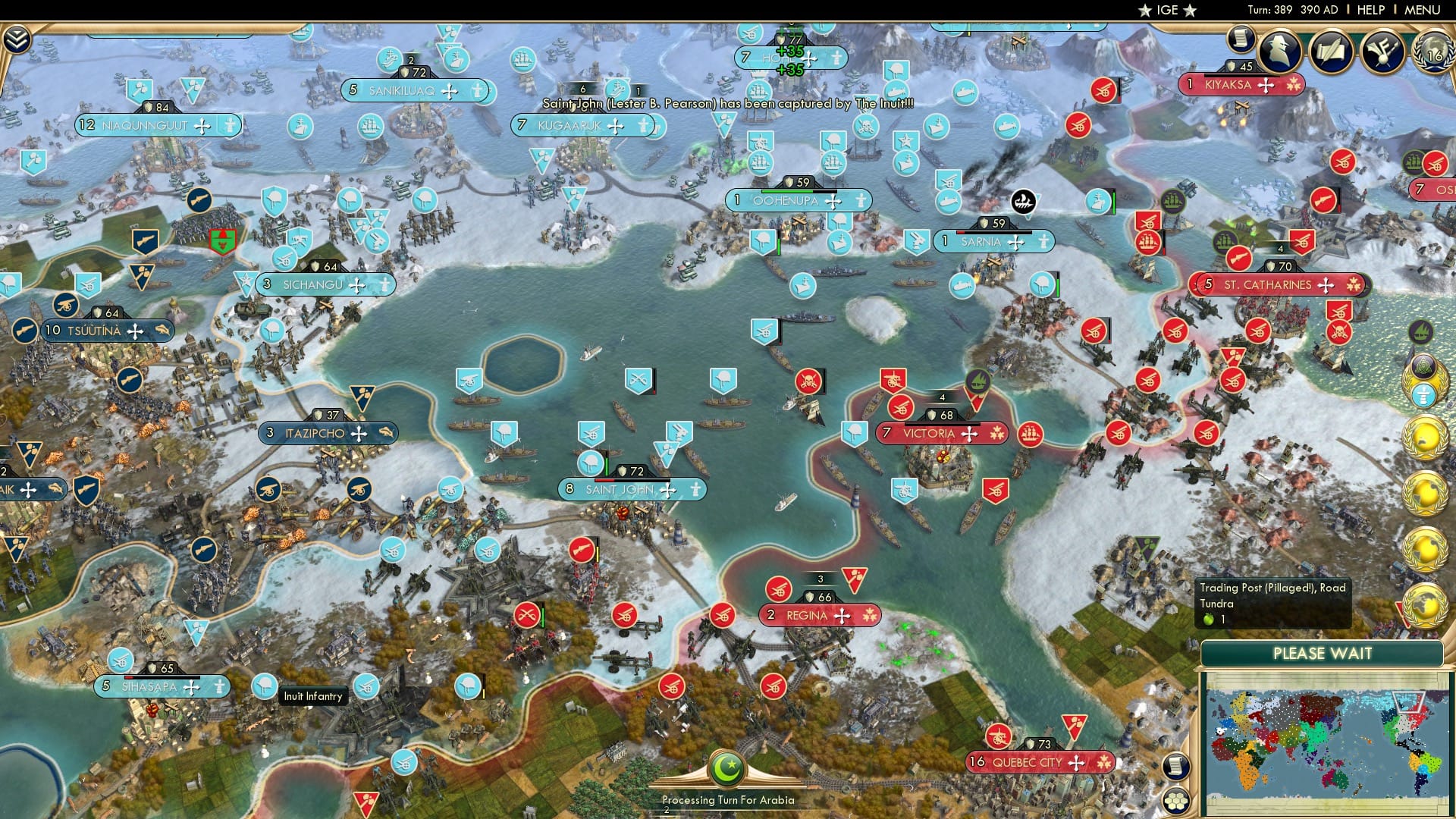Open the MENU item in top bar
This screenshot has width=1456, height=819.
pos(1423,9)
